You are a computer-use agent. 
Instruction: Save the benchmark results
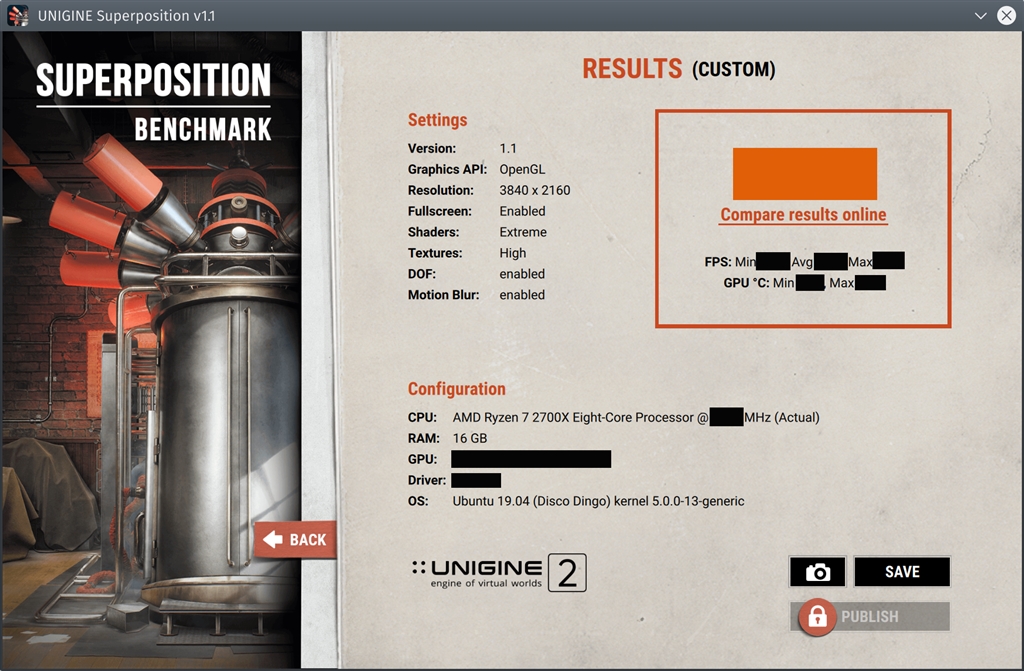(901, 572)
